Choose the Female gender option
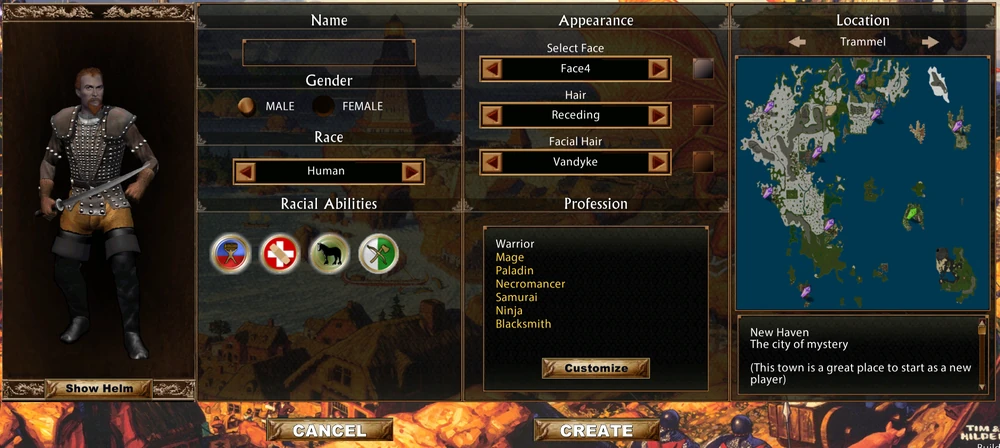The width and height of the screenshot is (1000, 448). point(322,106)
